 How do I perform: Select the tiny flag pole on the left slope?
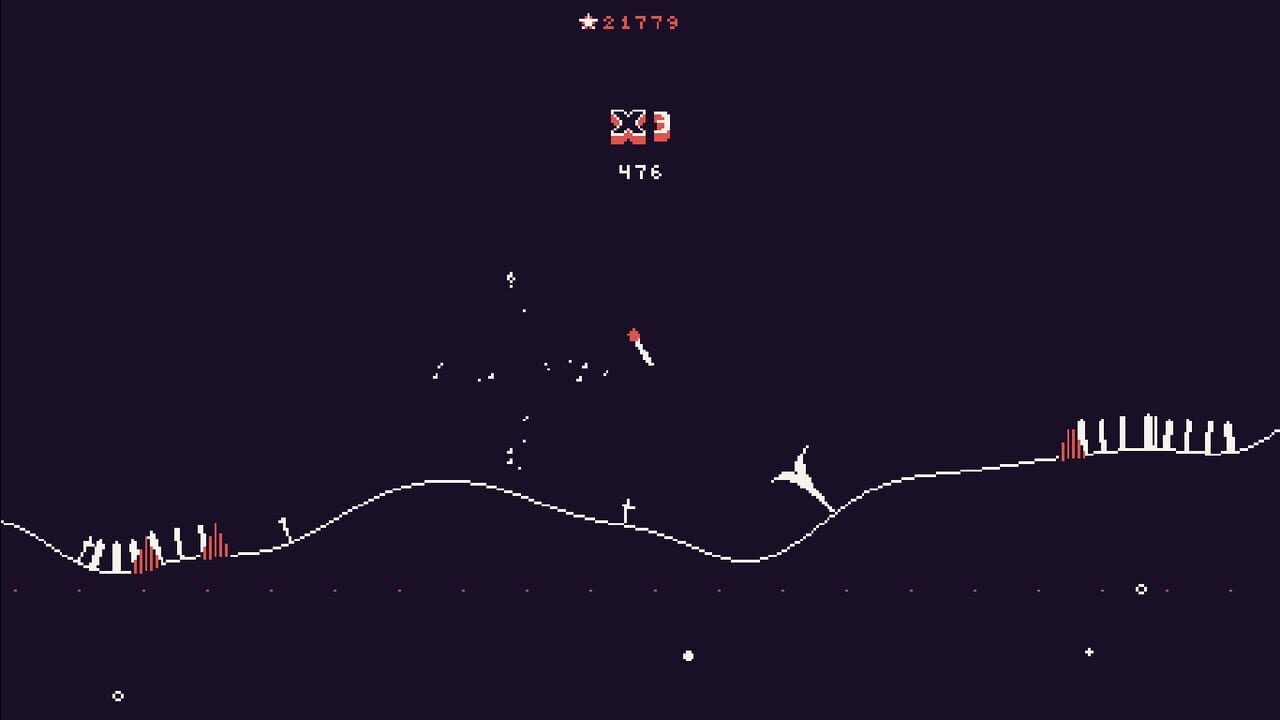tap(283, 522)
